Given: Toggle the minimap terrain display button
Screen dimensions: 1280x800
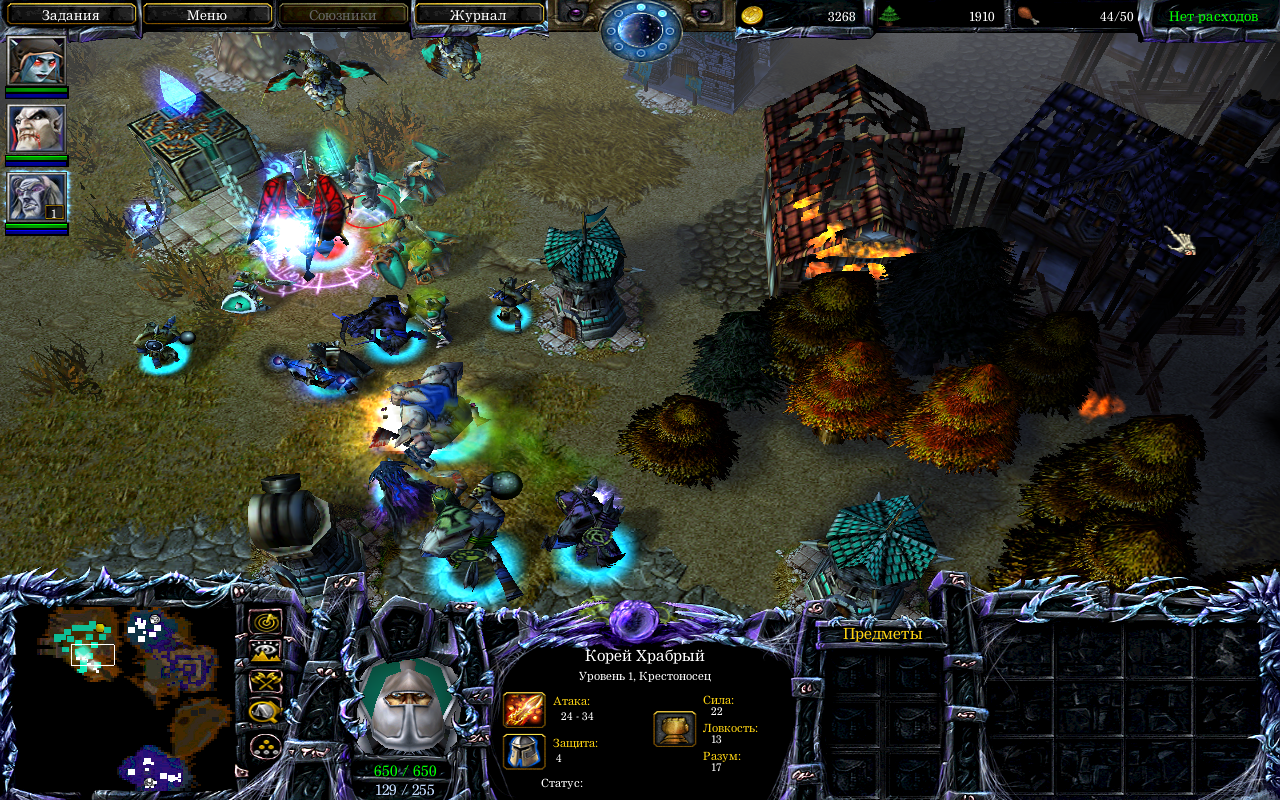Looking at the screenshot, I should pyautogui.click(x=265, y=652).
